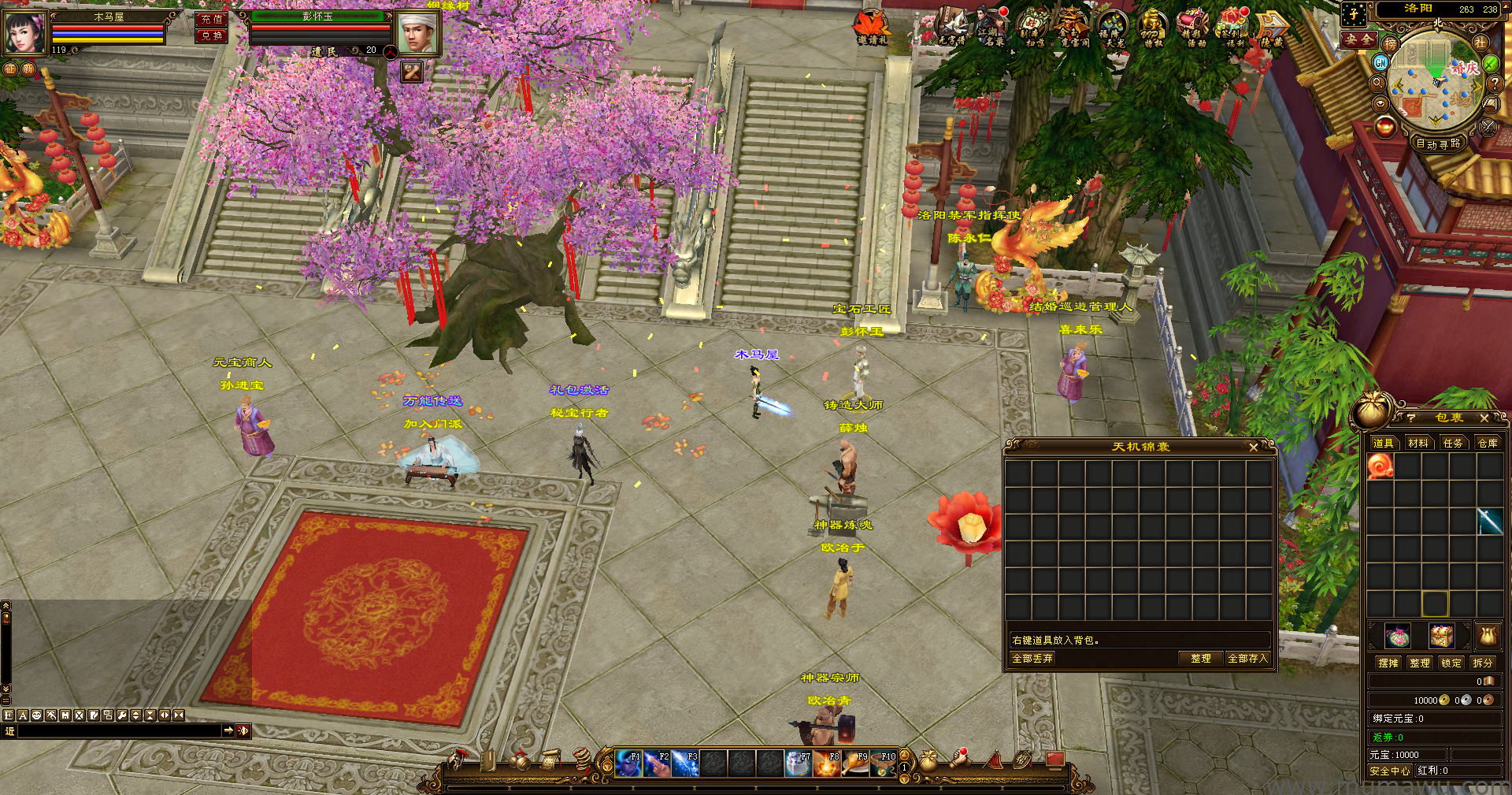Screen dimensions: 1512x795
Task: Click the 全部存入 deposit-all button
Action: pos(1247,659)
